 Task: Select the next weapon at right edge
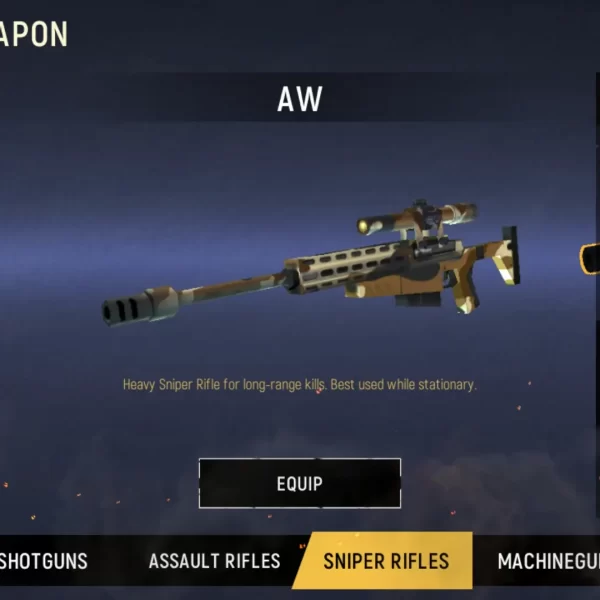pyautogui.click(x=589, y=260)
